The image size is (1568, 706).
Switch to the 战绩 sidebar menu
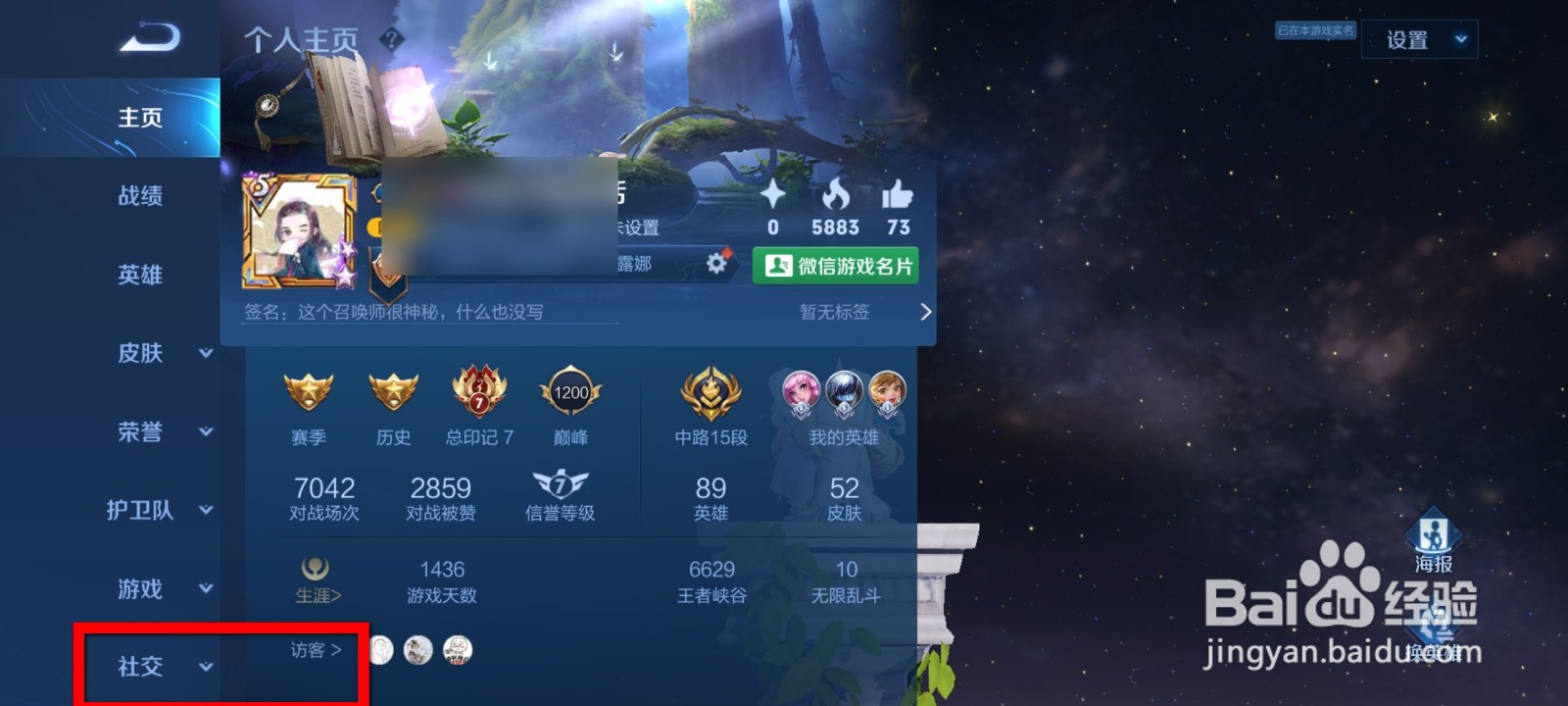pos(137,196)
